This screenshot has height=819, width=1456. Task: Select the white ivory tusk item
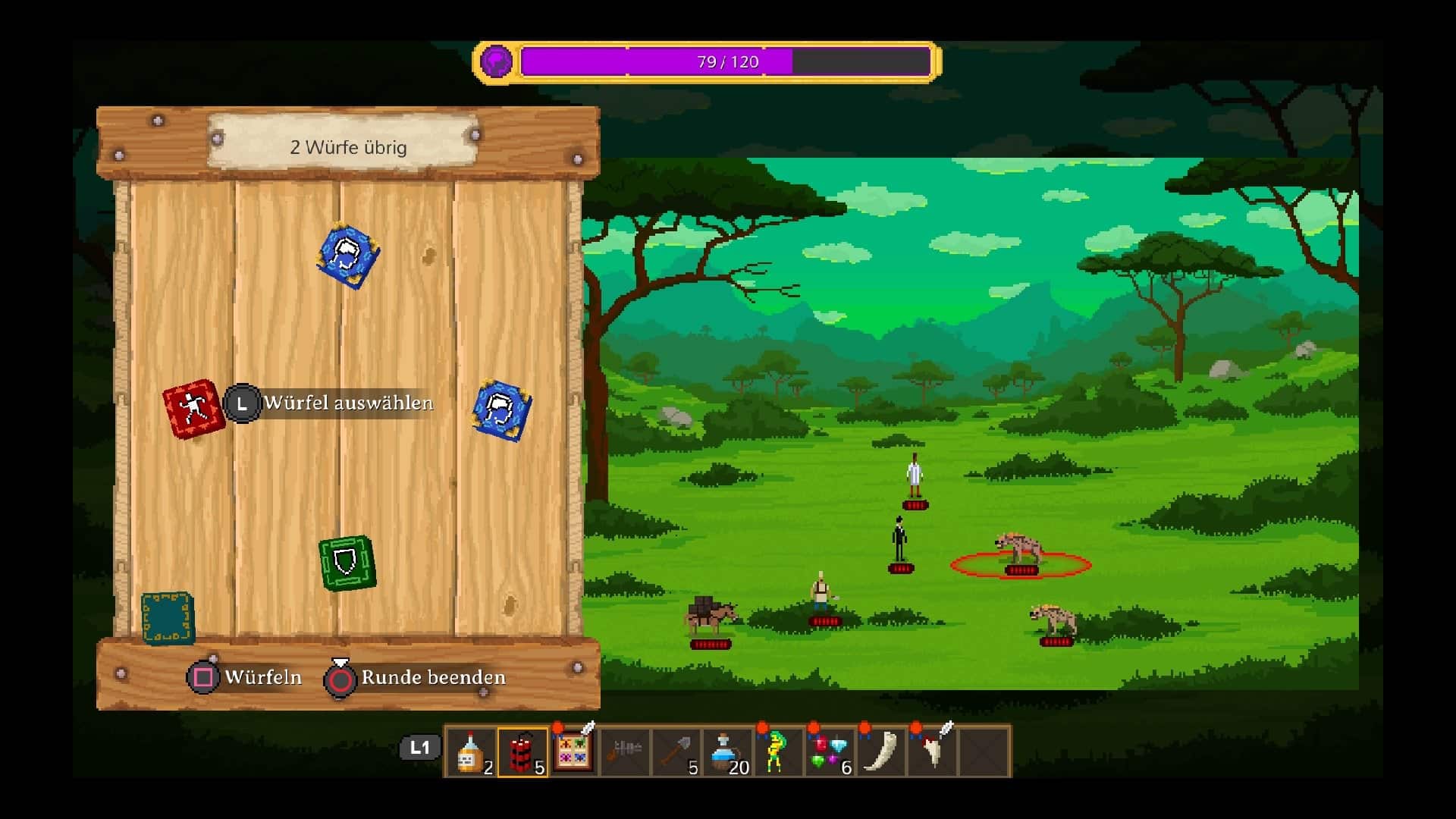[x=880, y=752]
